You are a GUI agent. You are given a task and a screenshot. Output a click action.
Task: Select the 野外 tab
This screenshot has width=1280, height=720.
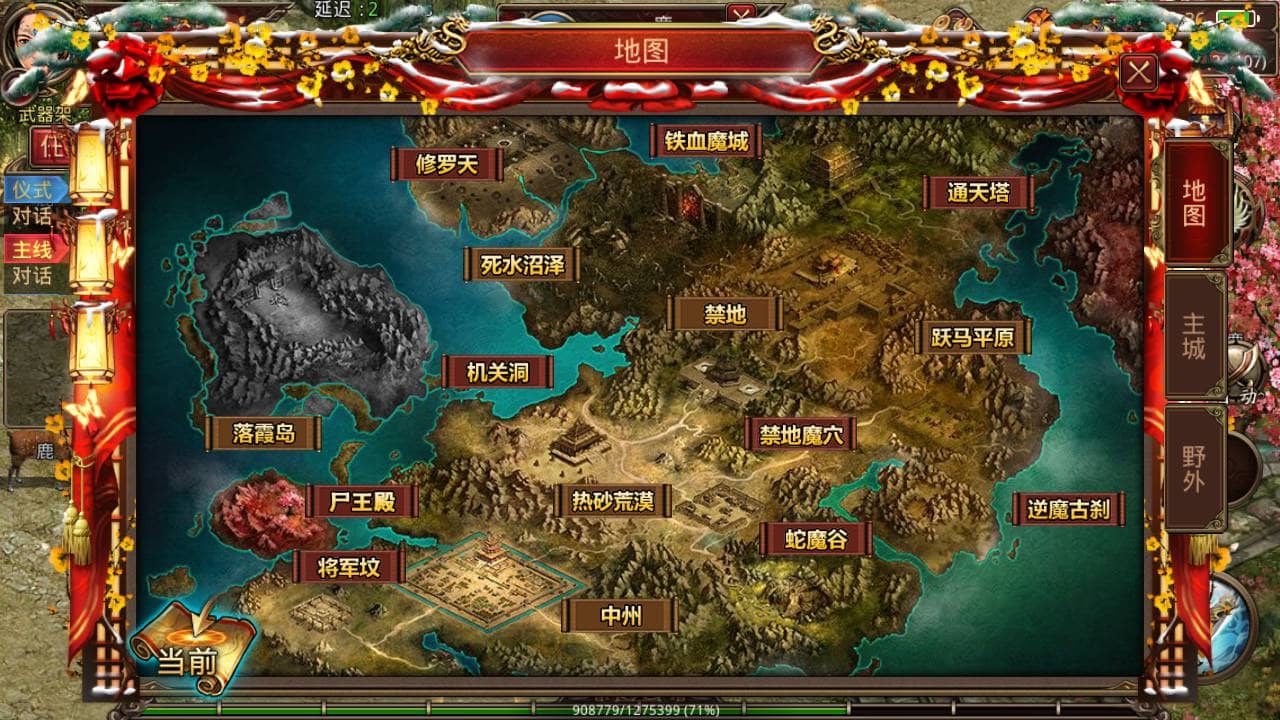[1195, 469]
